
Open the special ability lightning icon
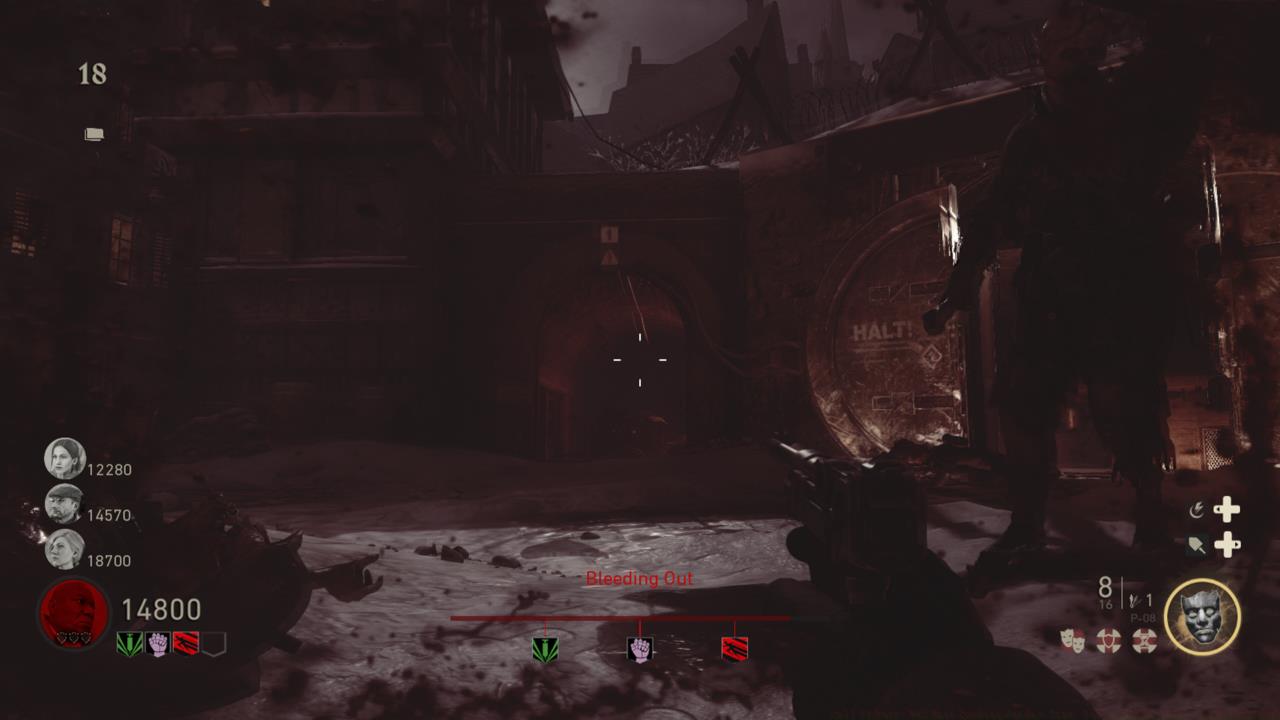pyautogui.click(x=1197, y=509)
